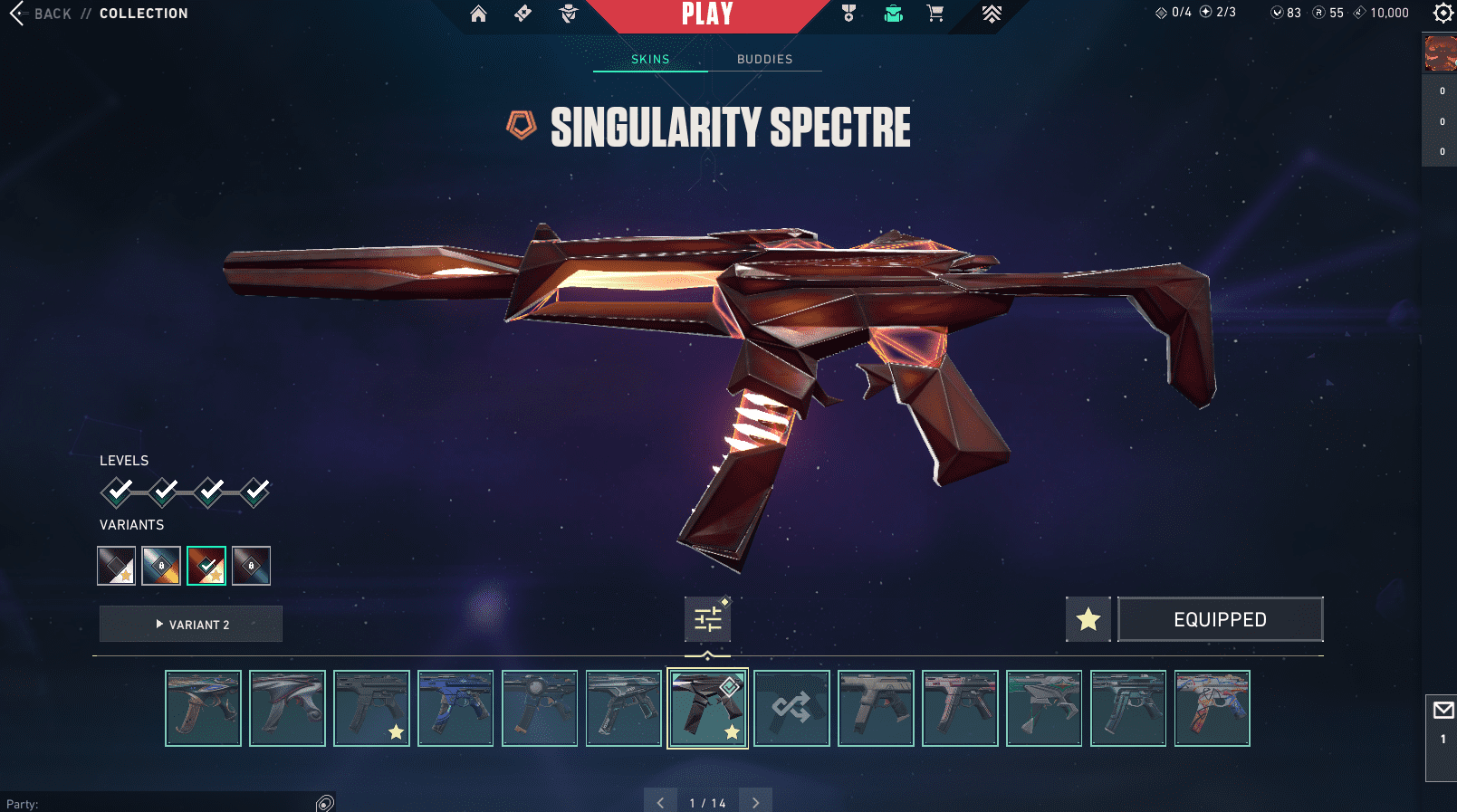Play the Variant 2 preview video
The height and width of the screenshot is (812, 1457).
pos(191,624)
